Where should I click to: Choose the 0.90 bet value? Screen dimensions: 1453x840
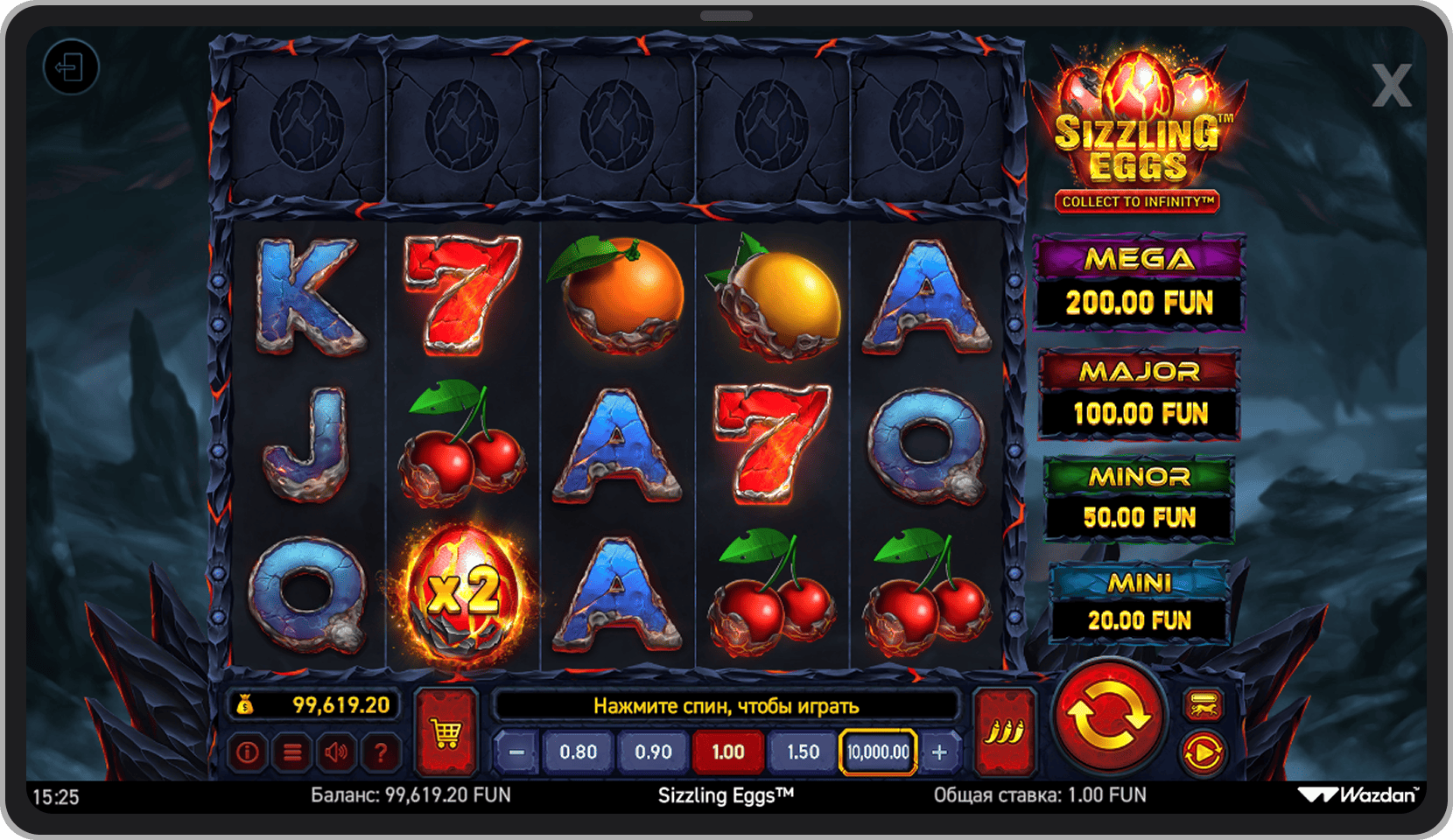[653, 752]
